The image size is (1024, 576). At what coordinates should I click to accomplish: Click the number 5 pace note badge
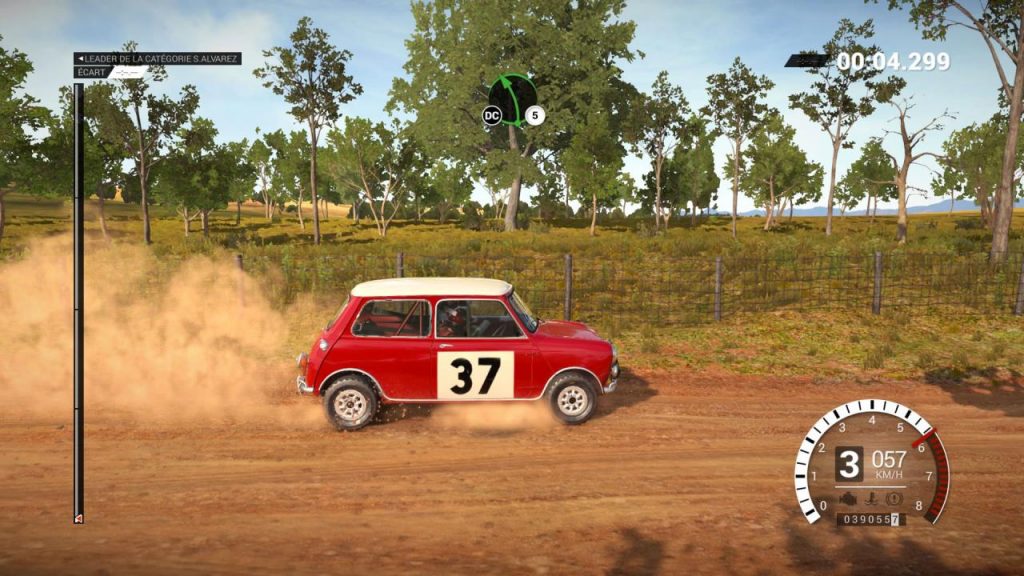(x=535, y=116)
